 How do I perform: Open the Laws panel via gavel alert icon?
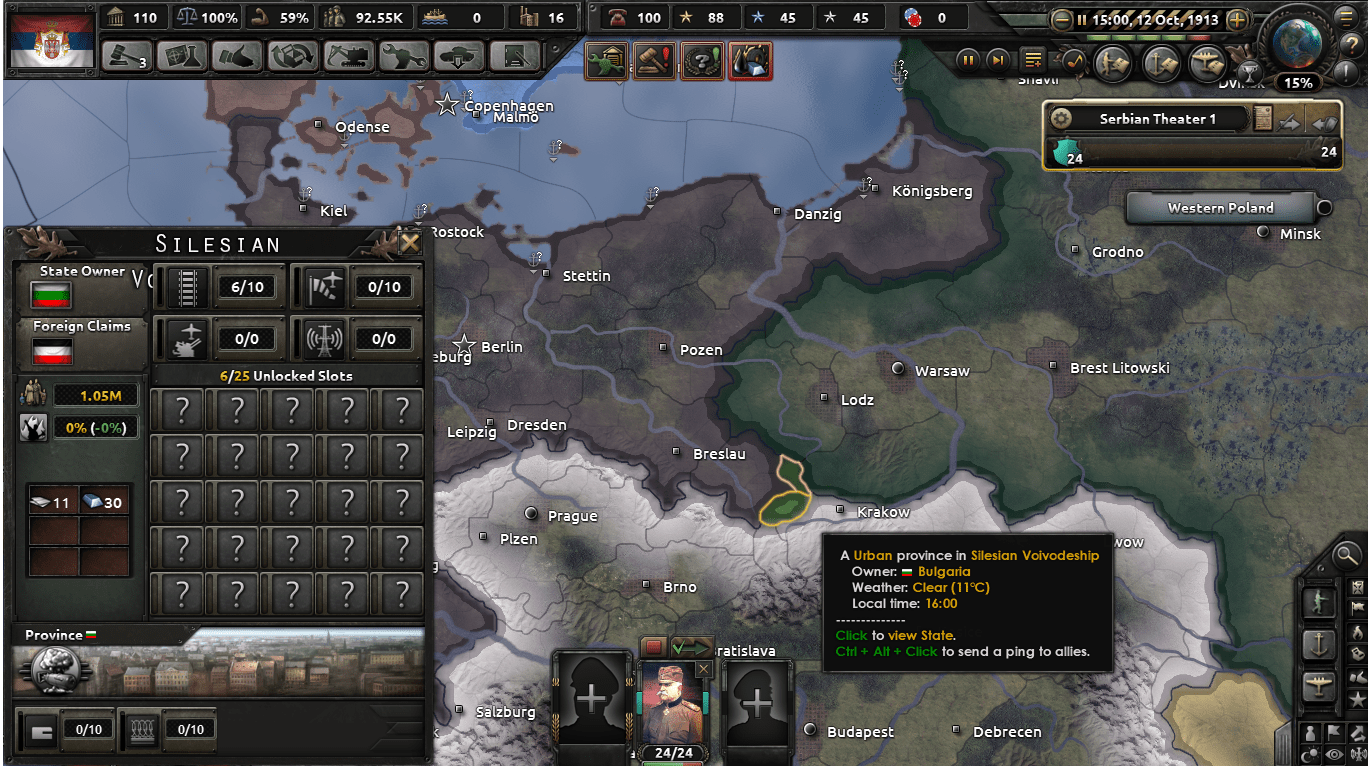(x=653, y=61)
